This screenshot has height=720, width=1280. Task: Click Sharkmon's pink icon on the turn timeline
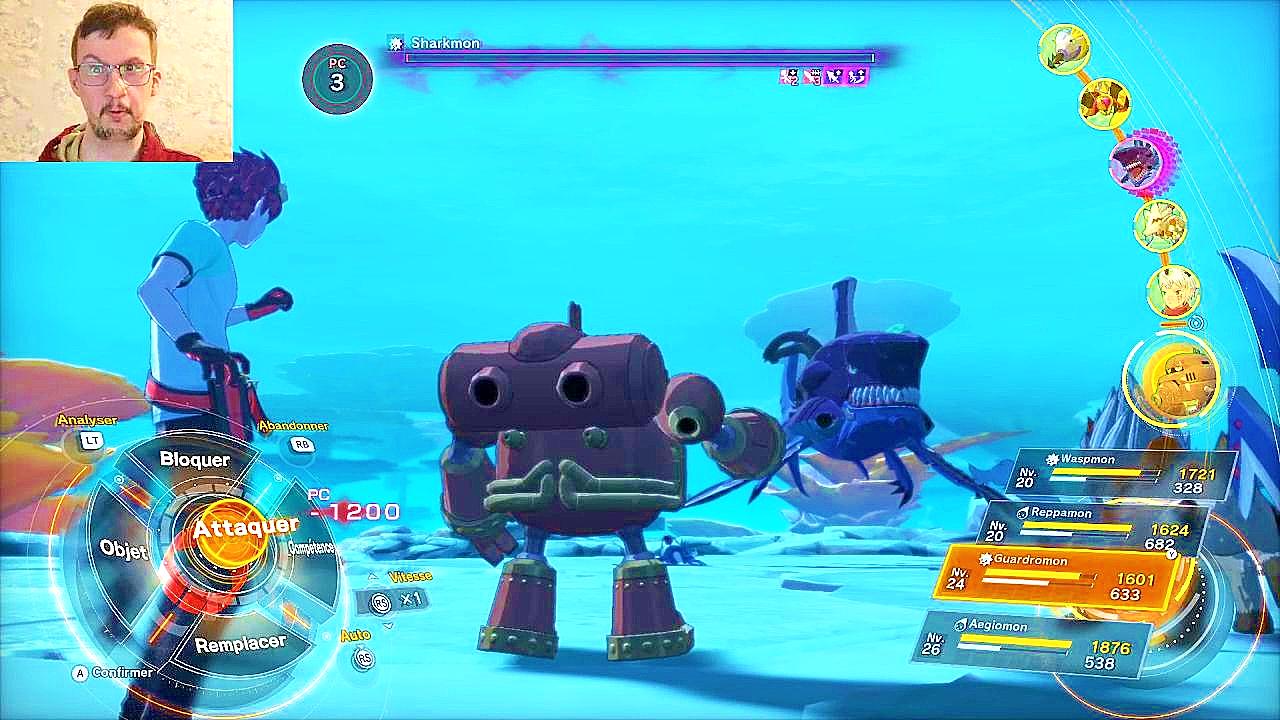tap(1138, 163)
